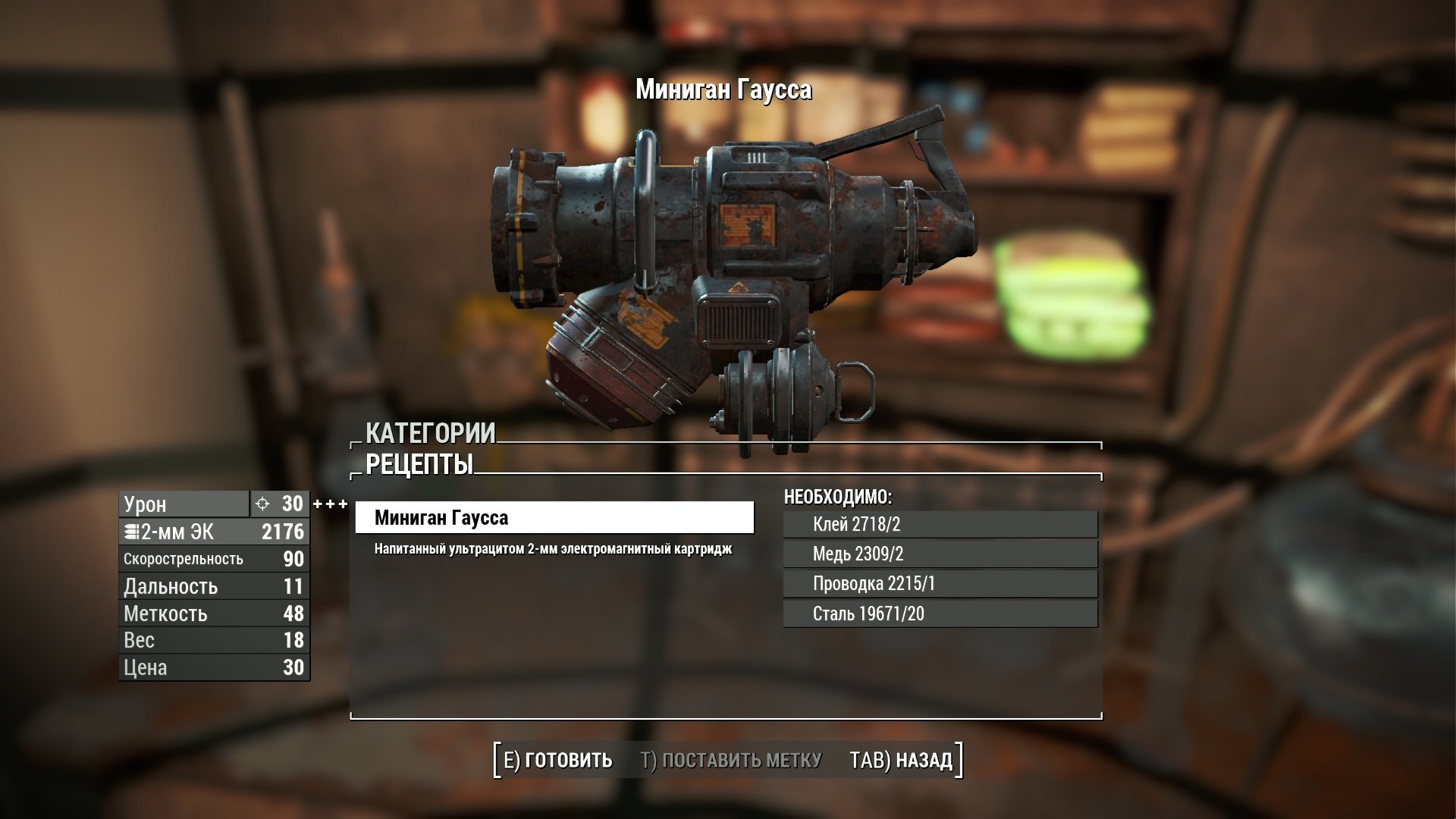The image size is (1456, 819).
Task: Select the Миниган Гаусса recipe row
Action: (x=554, y=518)
